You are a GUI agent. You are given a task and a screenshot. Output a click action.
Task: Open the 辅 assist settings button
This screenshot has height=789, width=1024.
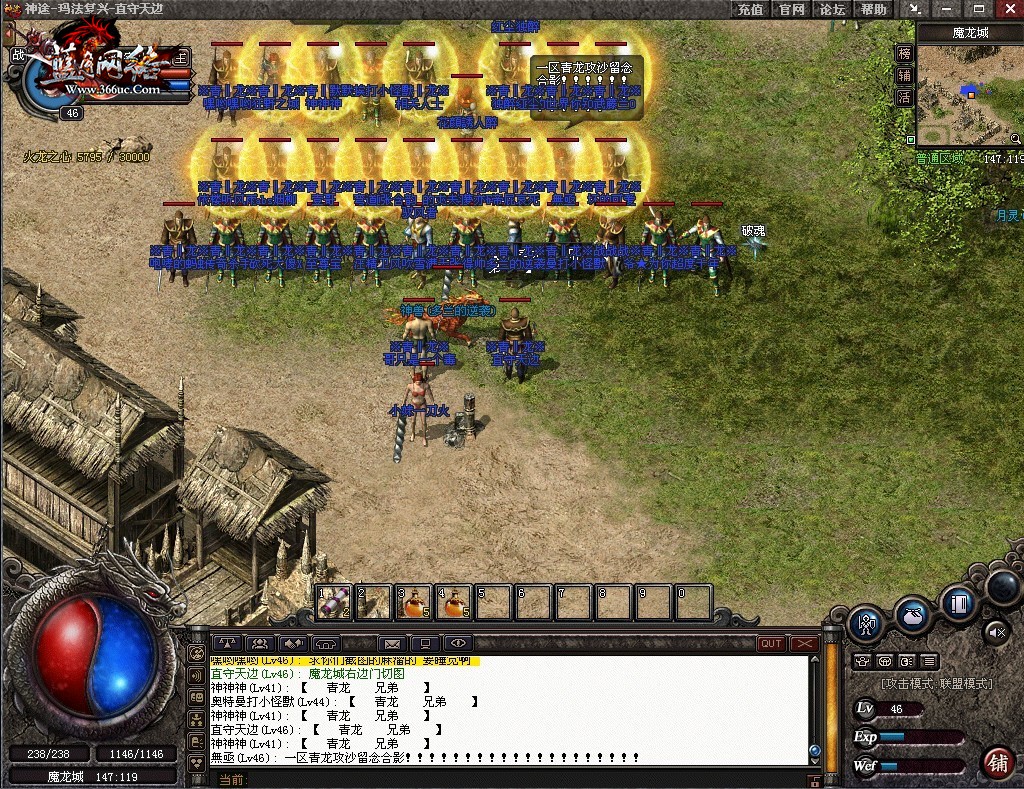point(904,76)
